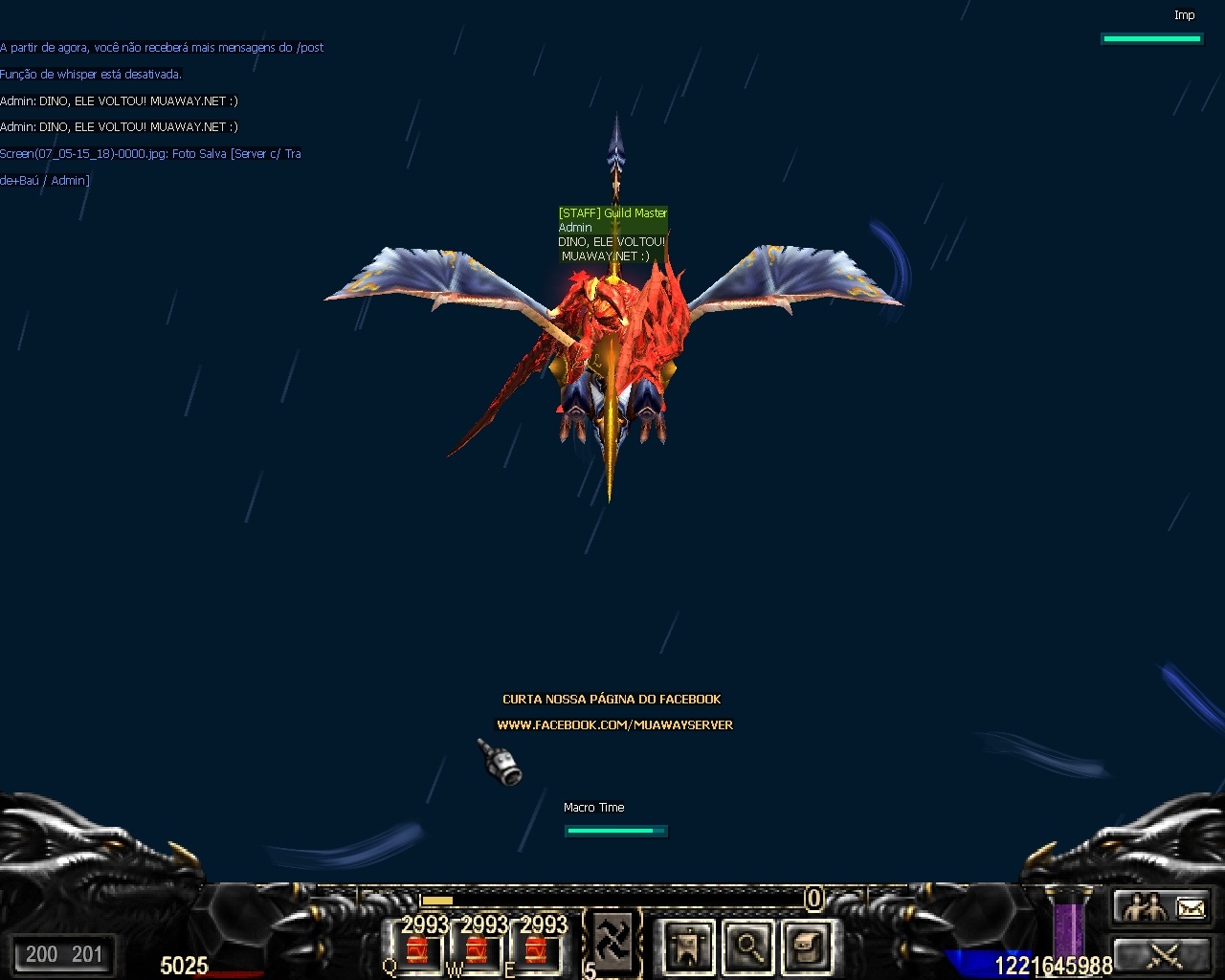
Task: Click the crossed swords button
Action: point(1164,955)
